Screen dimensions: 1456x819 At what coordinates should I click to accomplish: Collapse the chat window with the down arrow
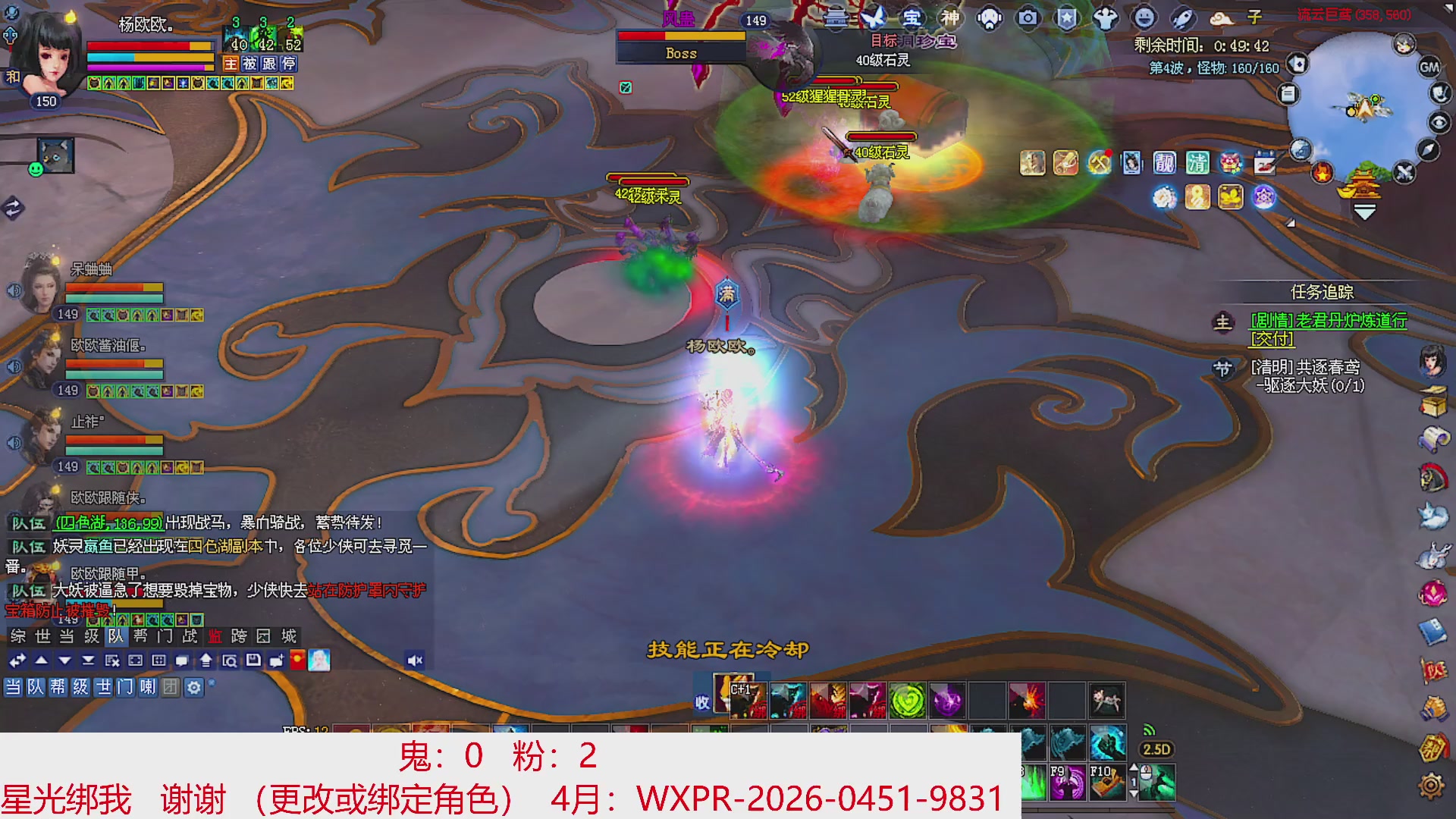[64, 661]
